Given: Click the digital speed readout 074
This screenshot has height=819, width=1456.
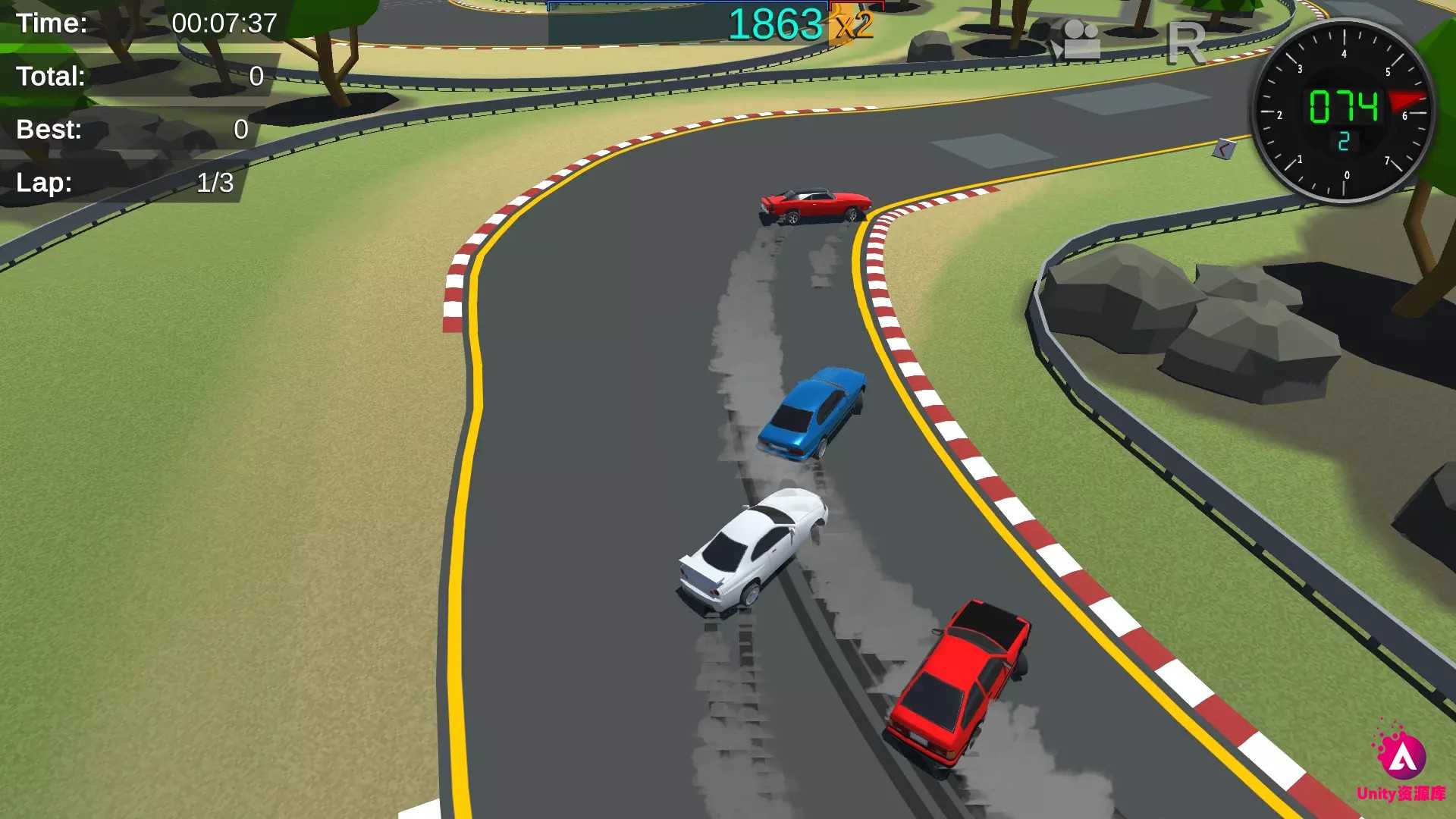Looking at the screenshot, I should [1344, 105].
